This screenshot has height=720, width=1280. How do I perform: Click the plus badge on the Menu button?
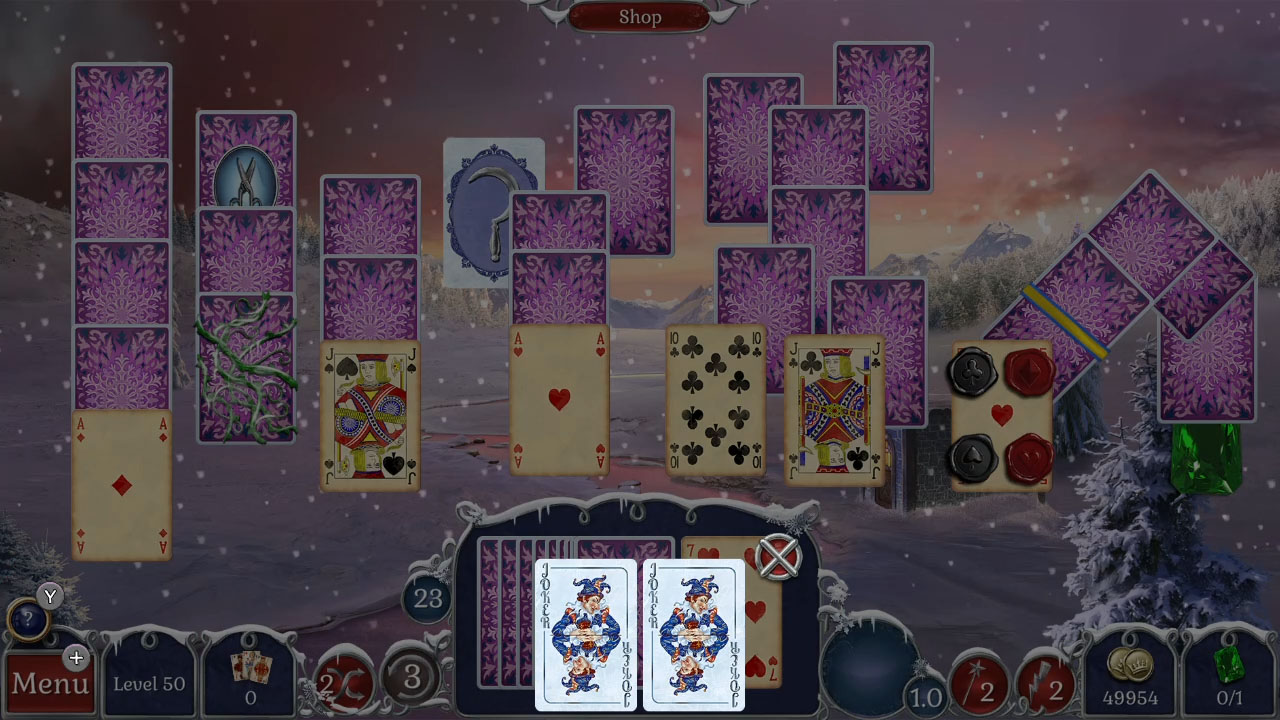pyautogui.click(x=77, y=658)
